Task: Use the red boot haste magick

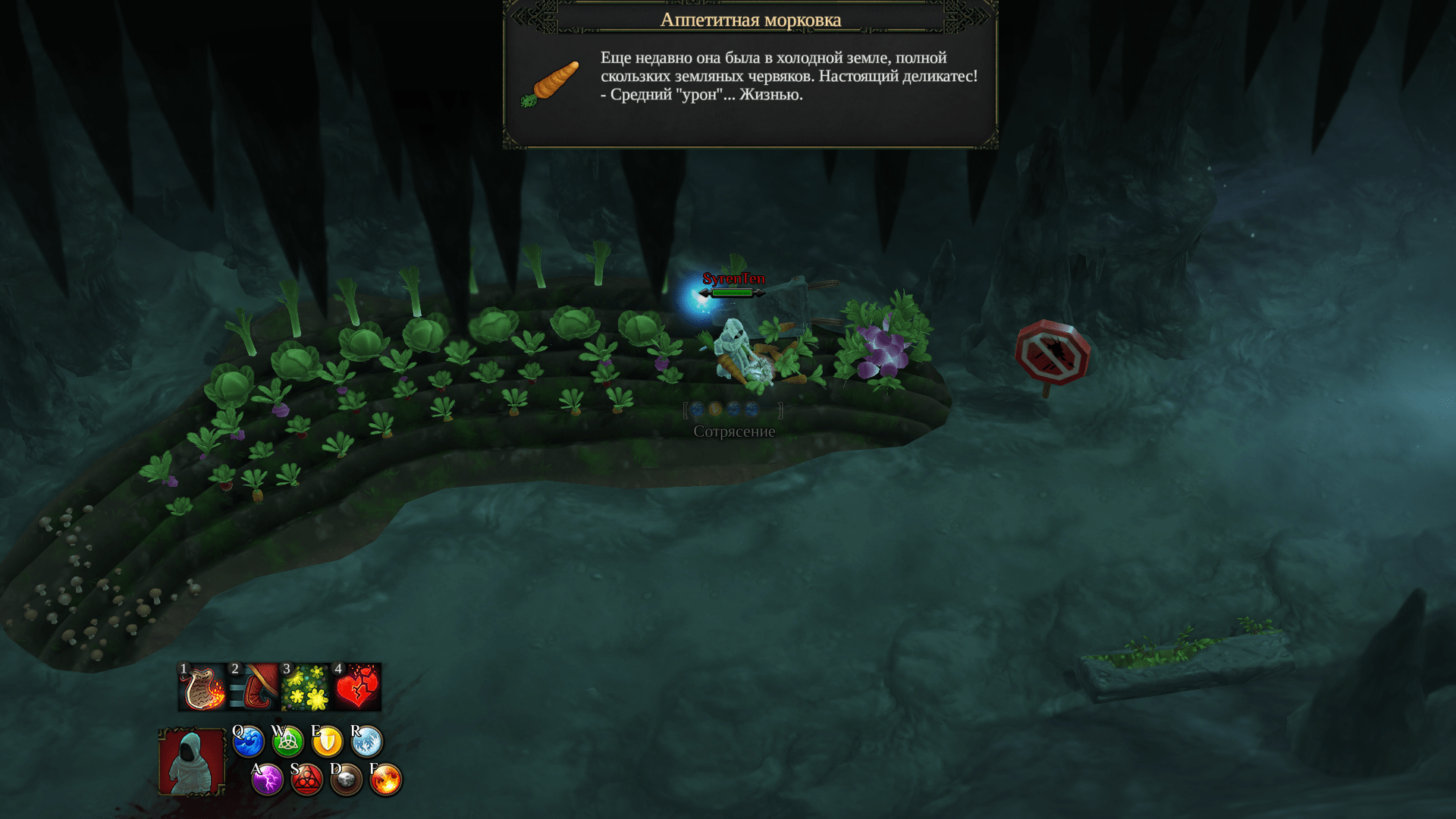Action: point(254,687)
